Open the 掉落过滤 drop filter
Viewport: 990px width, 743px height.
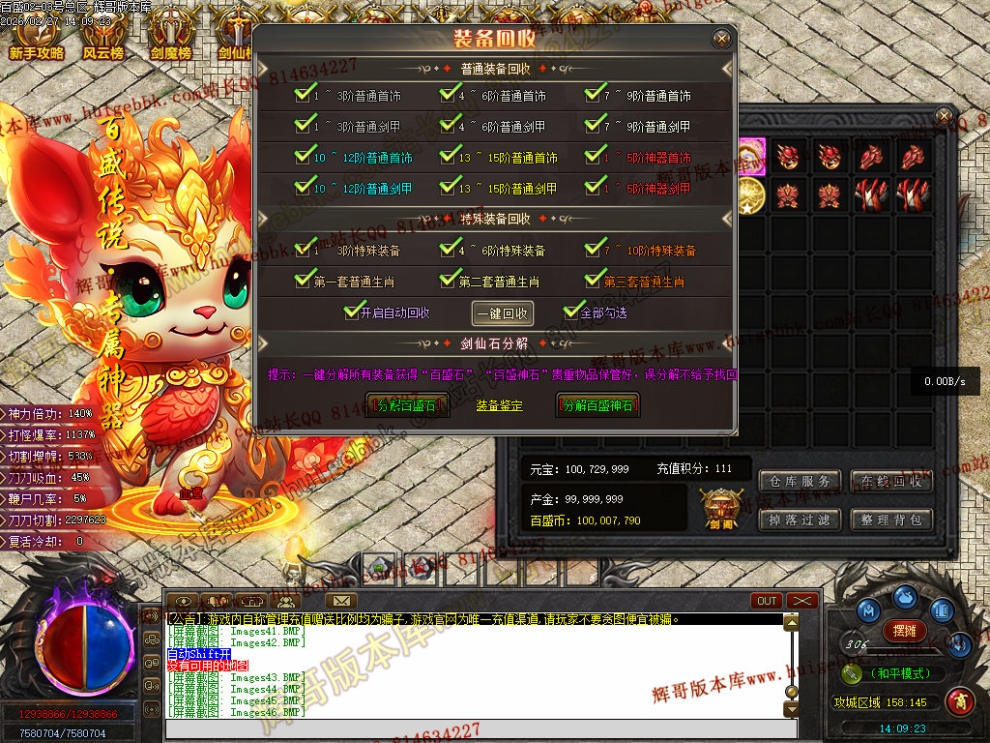coord(797,520)
